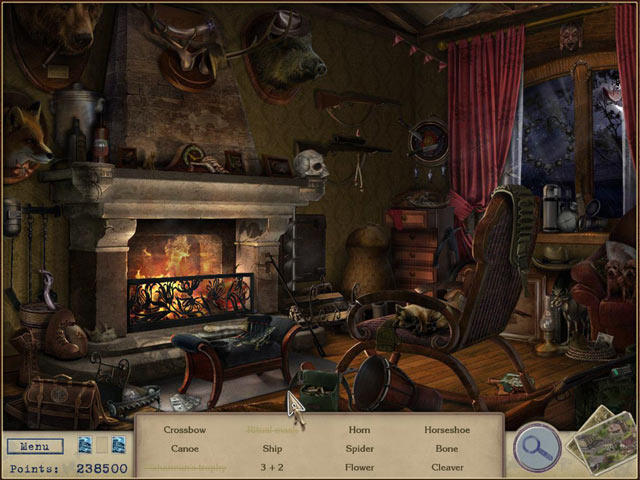Image resolution: width=640 pixels, height=480 pixels.
Task: Choose the Canoe word in the list
Action: point(184,449)
